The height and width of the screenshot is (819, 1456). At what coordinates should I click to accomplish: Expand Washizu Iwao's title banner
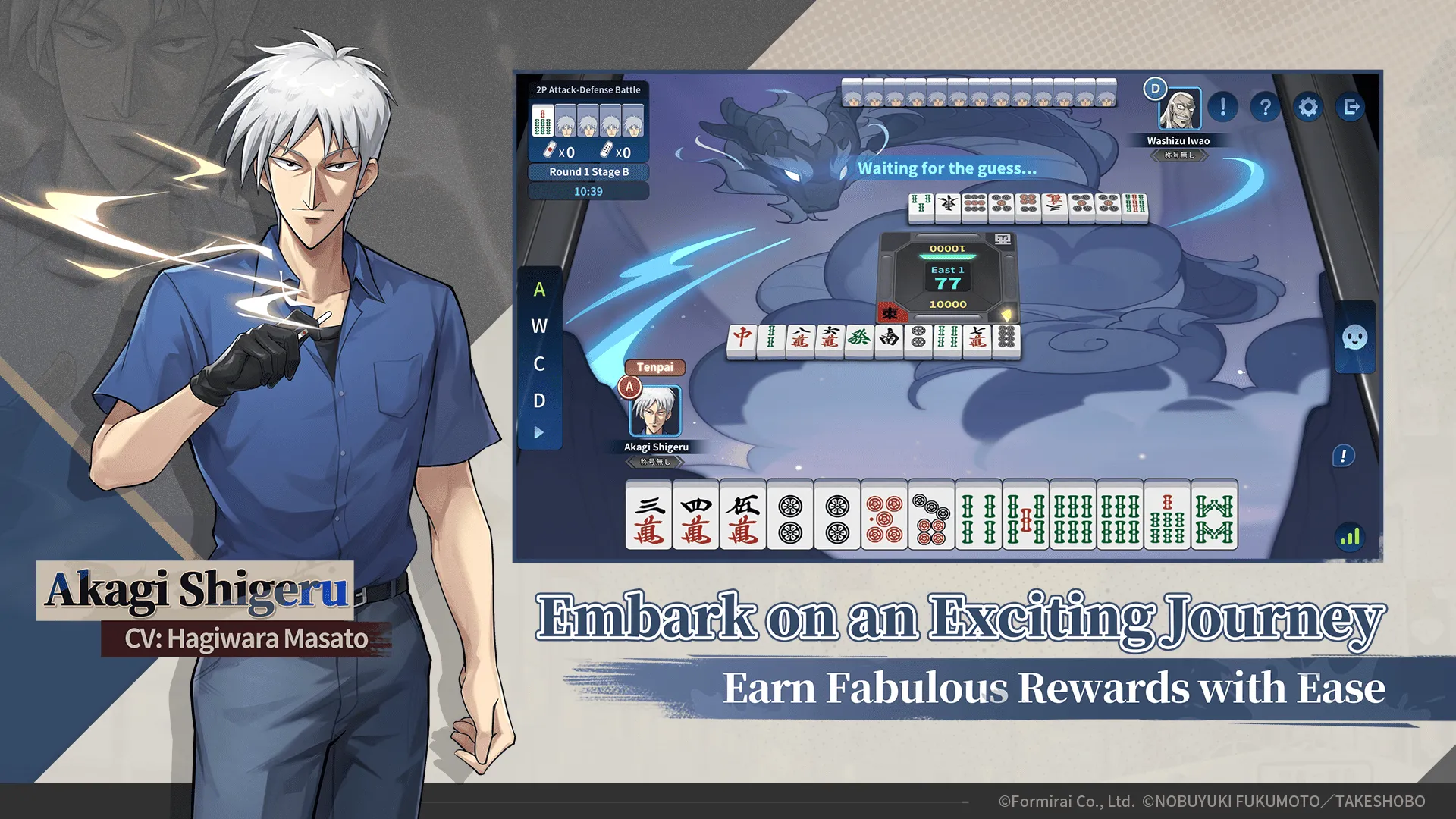click(x=1179, y=154)
